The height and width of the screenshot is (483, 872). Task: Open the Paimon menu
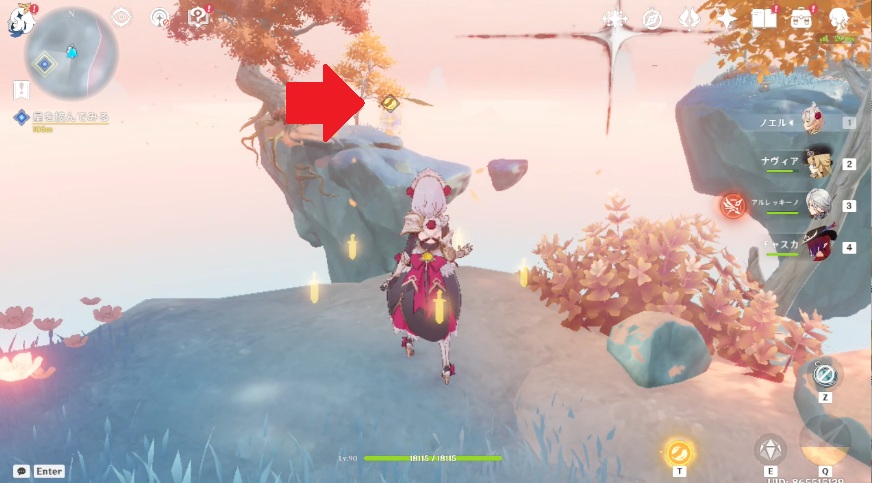(x=20, y=21)
